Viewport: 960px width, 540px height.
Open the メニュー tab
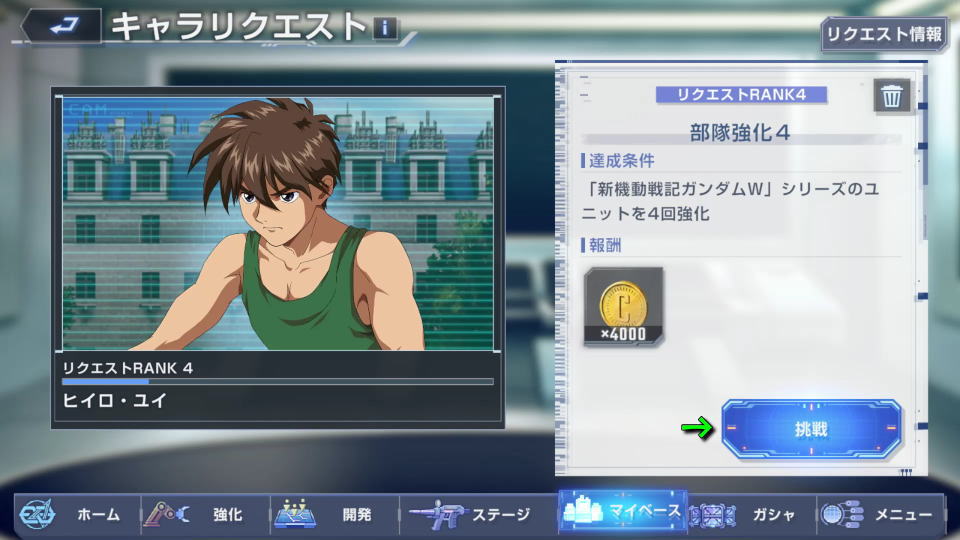(x=880, y=515)
